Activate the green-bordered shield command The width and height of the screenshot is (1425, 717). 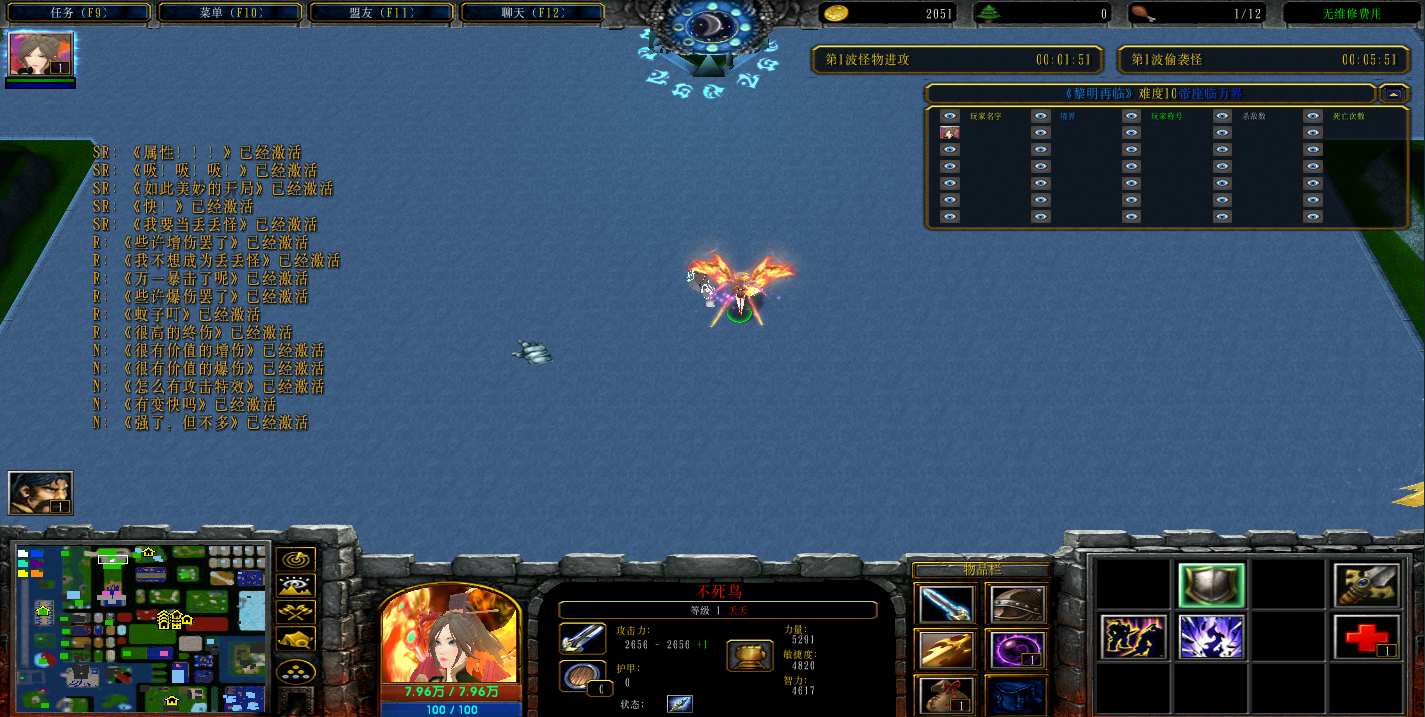point(1211,585)
